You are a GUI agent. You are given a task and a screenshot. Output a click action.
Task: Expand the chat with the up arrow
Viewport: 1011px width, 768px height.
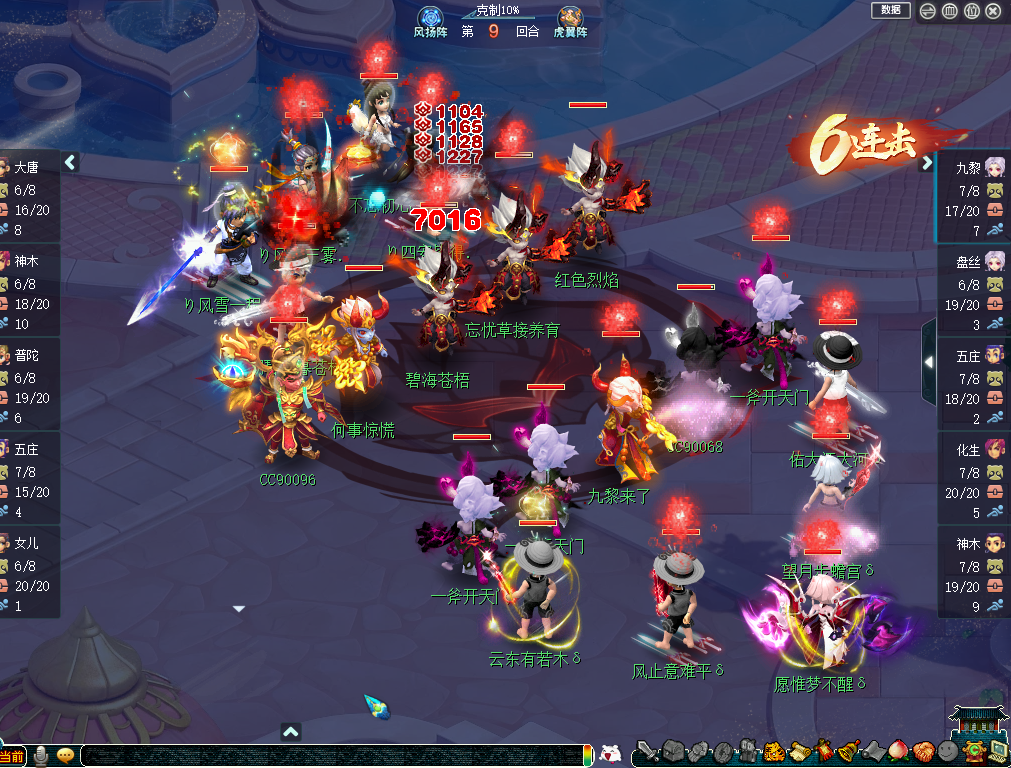[291, 731]
